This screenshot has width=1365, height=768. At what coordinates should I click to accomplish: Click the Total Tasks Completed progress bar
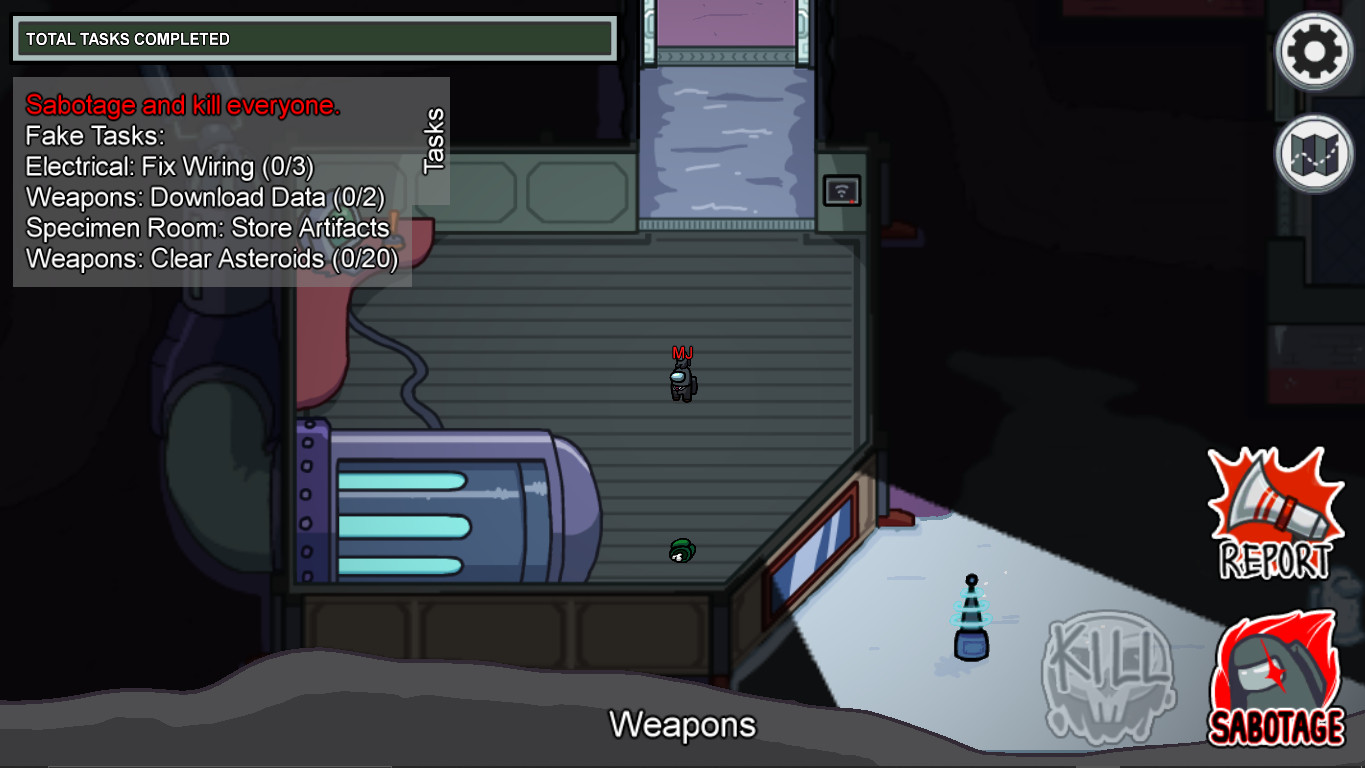[313, 39]
